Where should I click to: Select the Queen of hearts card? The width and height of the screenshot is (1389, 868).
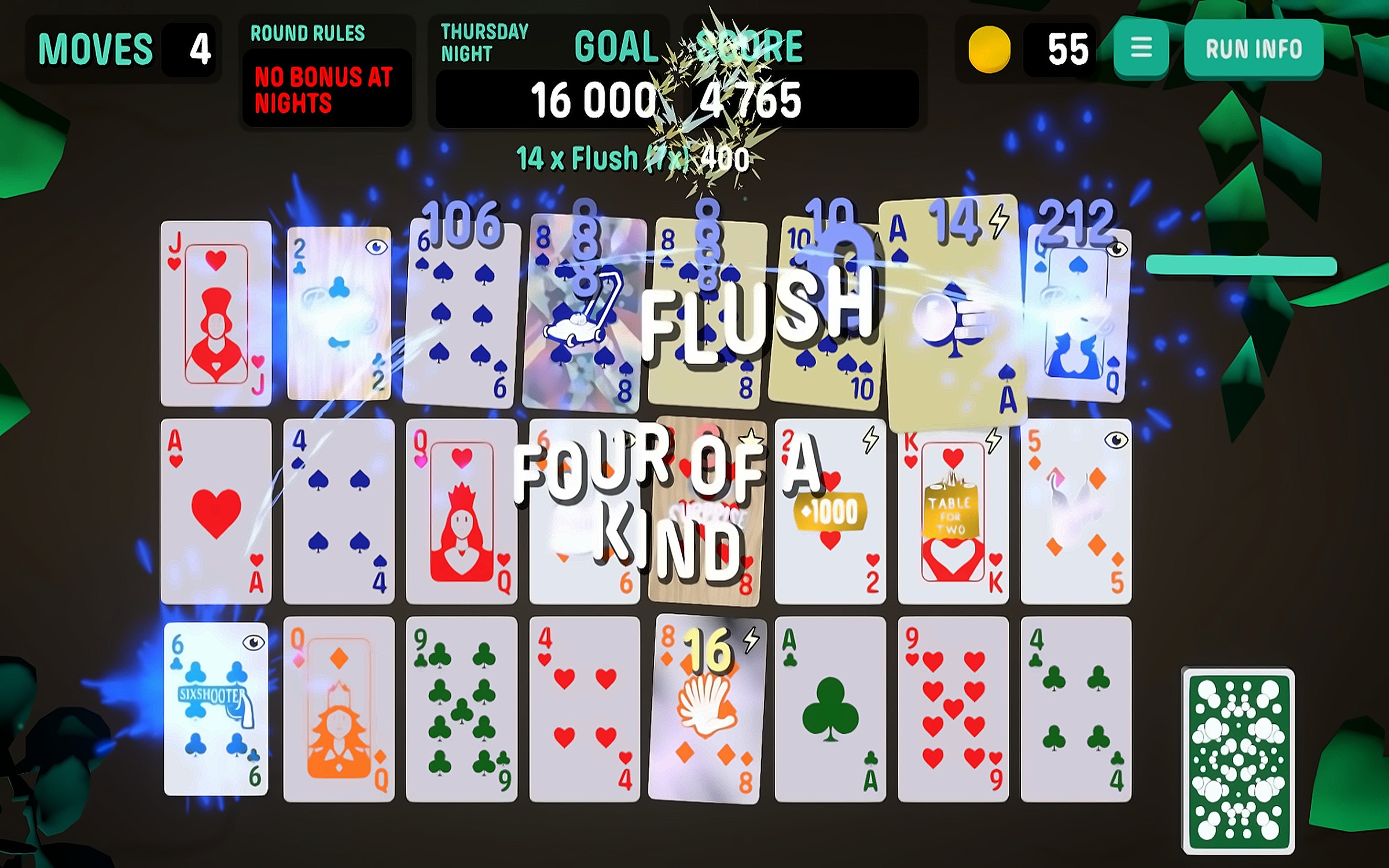(461, 512)
